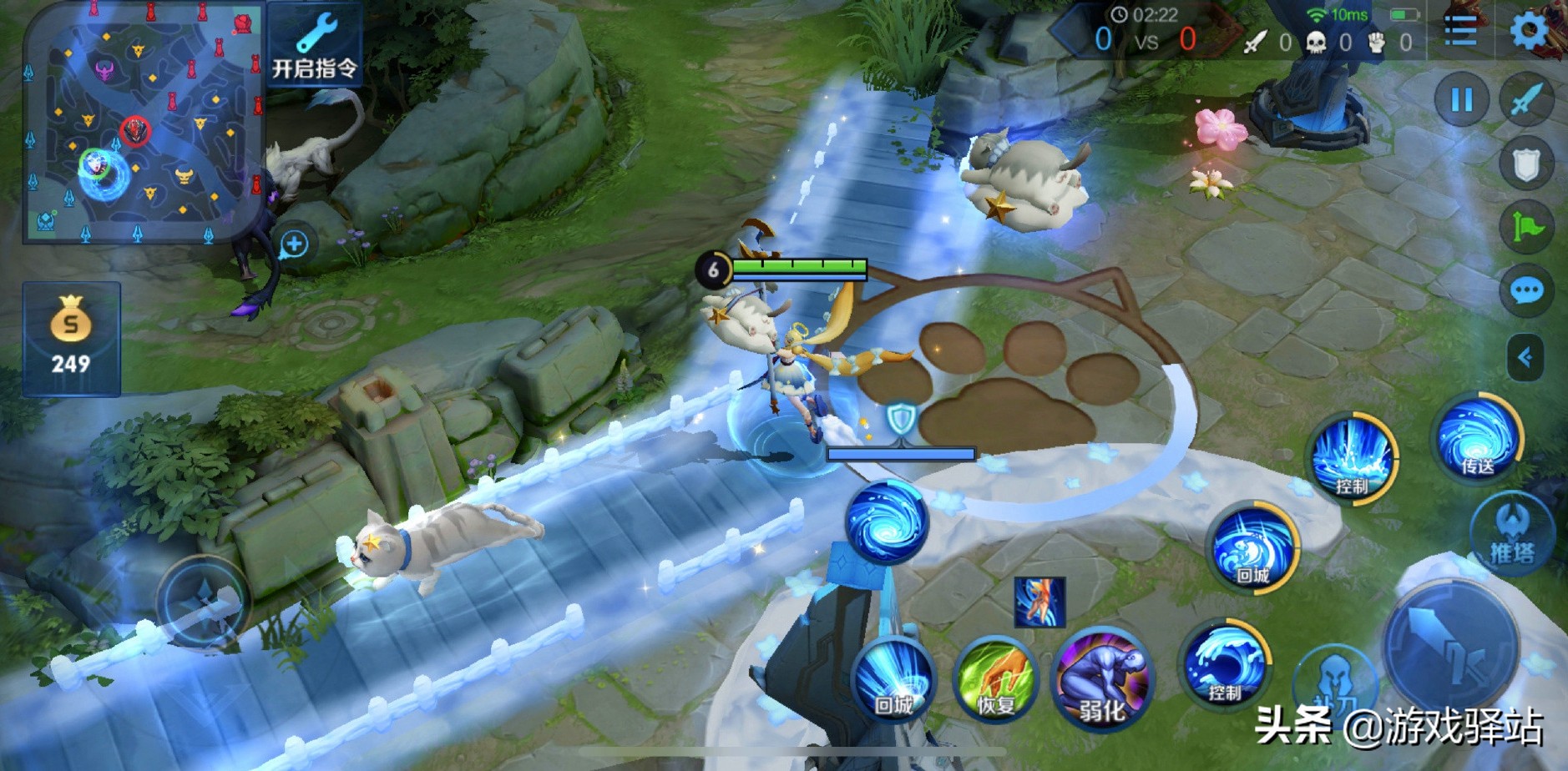Image resolution: width=1568 pixels, height=771 pixels.
Task: Use the 恢复 recovery skill
Action: (x=995, y=681)
